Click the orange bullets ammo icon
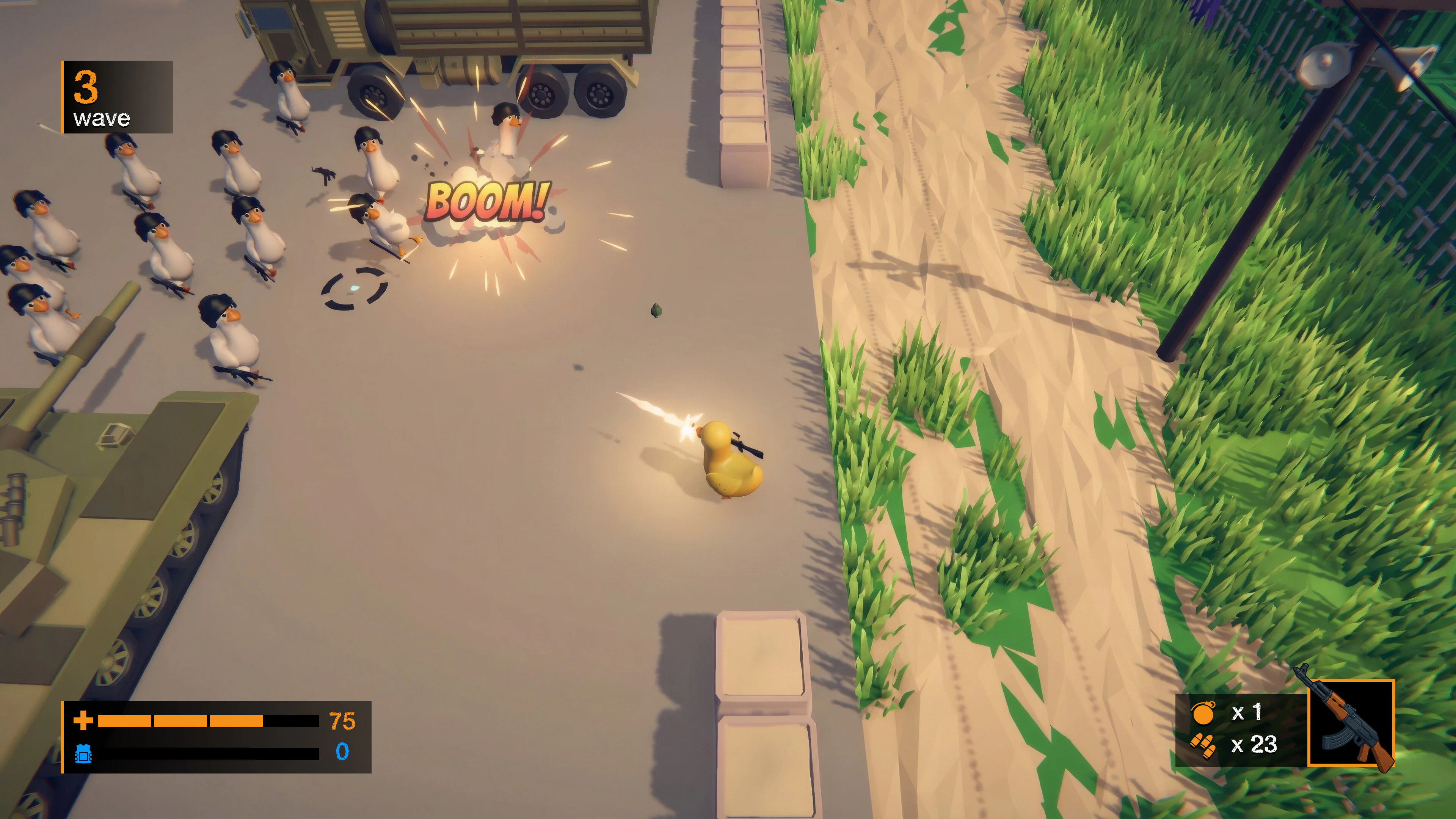Viewport: 1456px width, 819px height. click(1202, 745)
